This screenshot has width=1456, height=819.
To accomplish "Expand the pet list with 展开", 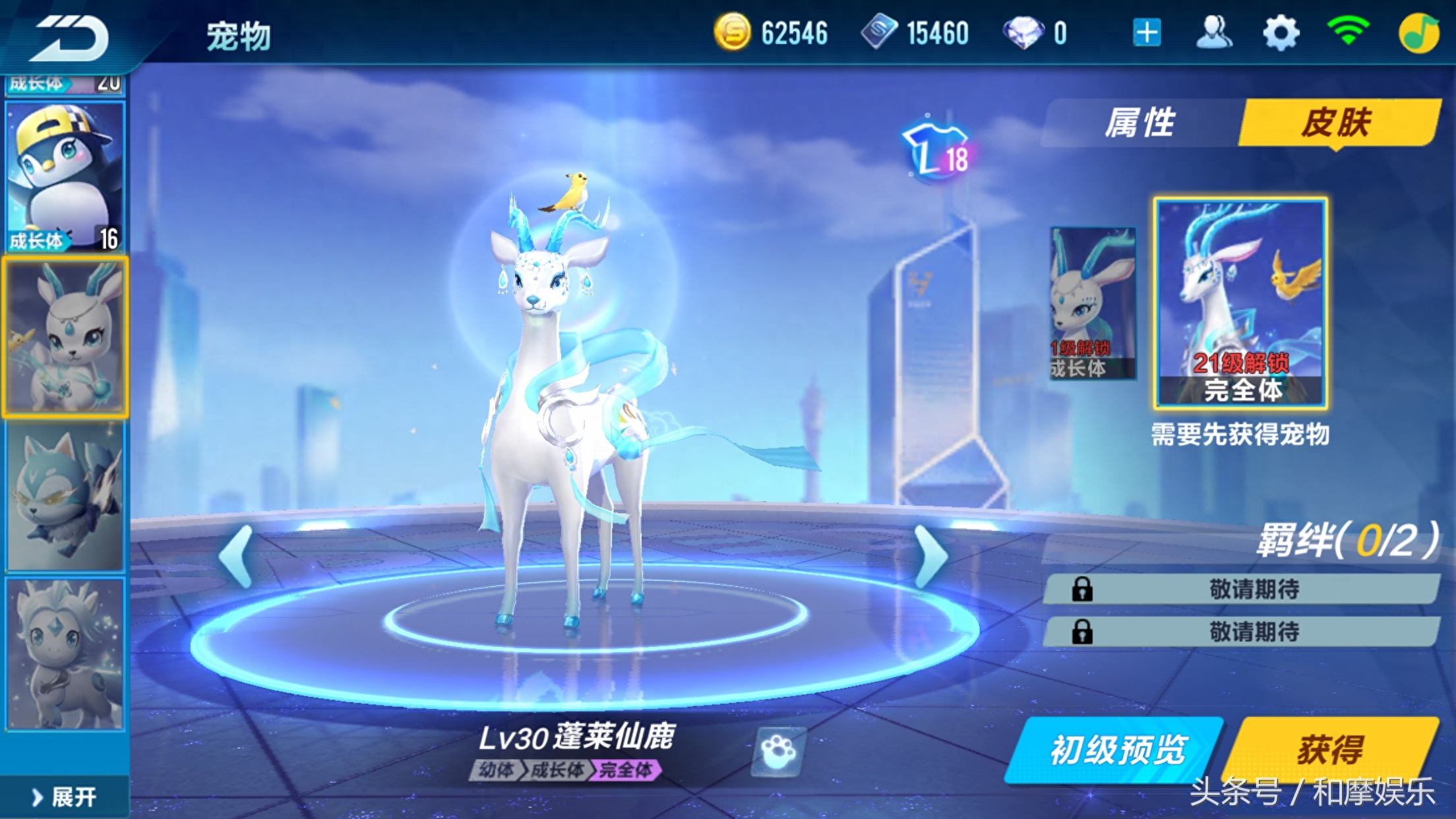I will pyautogui.click(x=65, y=797).
